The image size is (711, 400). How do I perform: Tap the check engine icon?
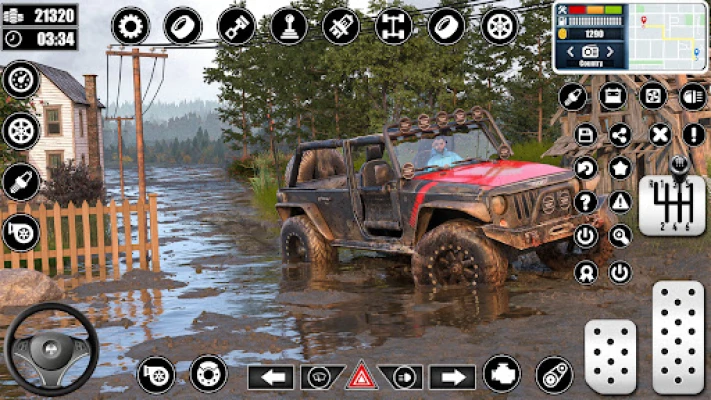[x=501, y=374]
